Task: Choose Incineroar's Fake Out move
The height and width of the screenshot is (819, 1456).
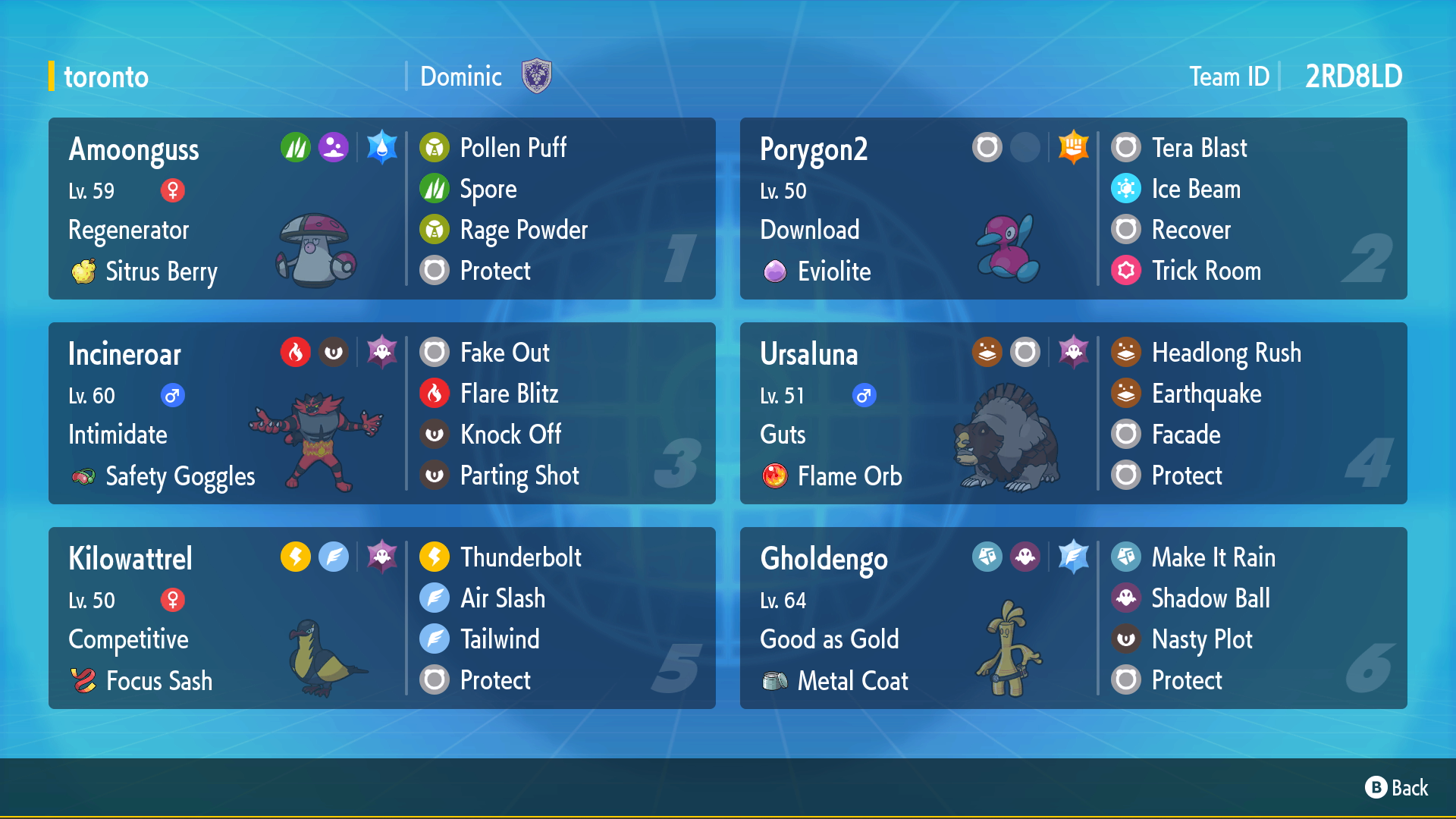Action: (504, 353)
